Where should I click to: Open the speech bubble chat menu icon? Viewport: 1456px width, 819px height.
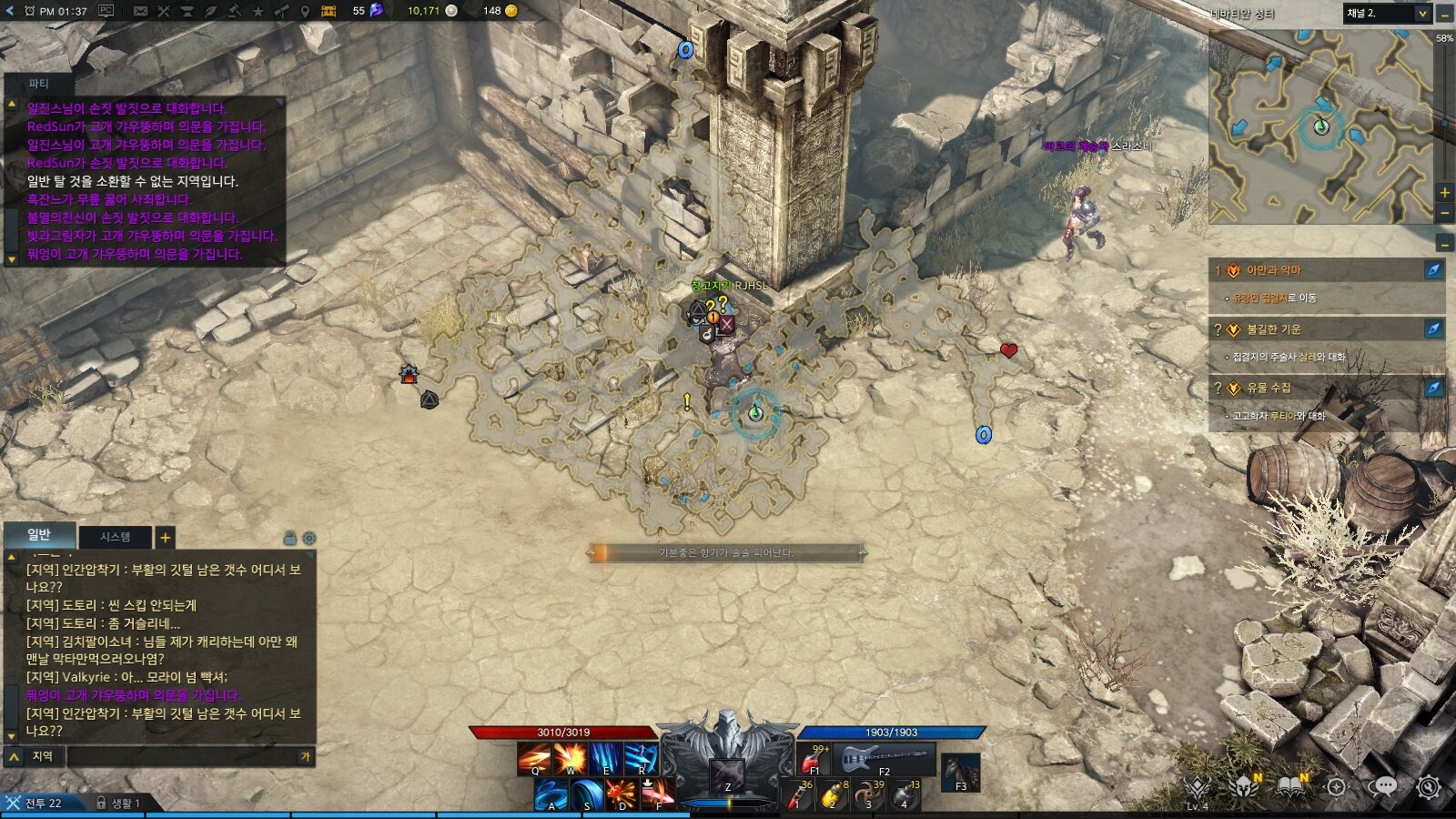pyautogui.click(x=1382, y=786)
